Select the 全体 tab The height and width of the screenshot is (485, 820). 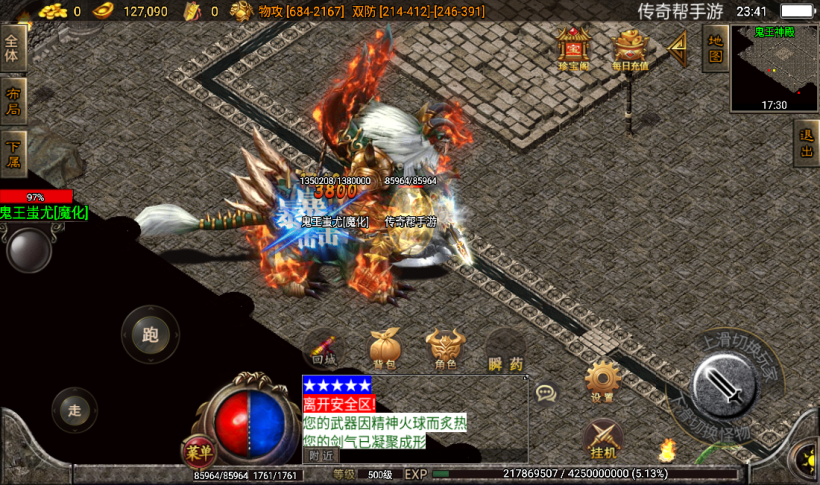[x=13, y=47]
